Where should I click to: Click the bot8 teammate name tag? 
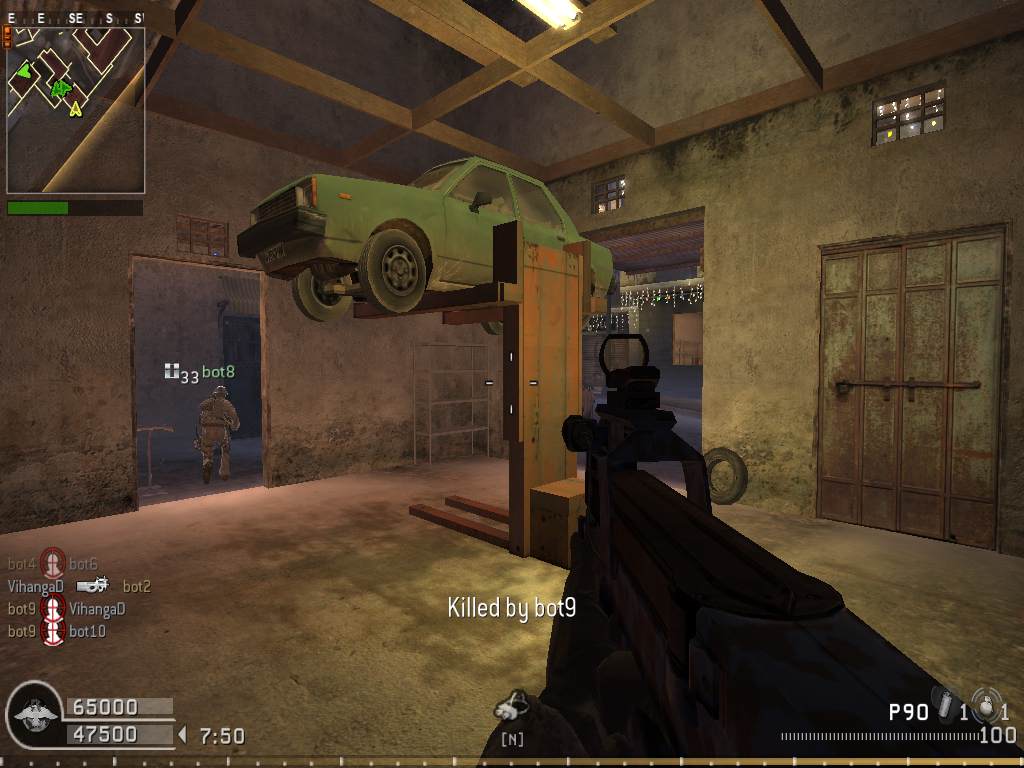tap(218, 372)
